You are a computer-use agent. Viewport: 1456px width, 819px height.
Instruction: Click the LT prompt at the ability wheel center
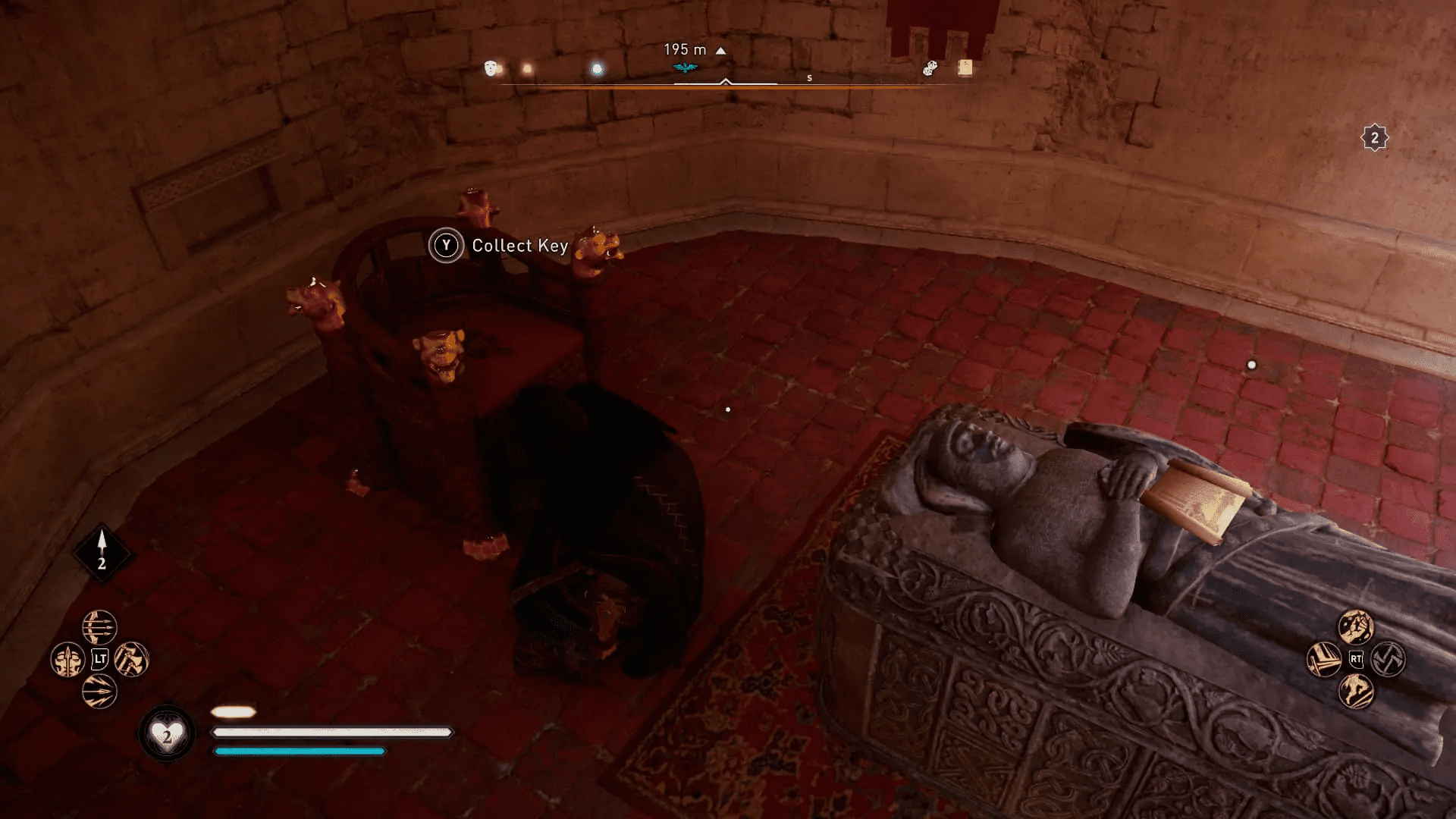coord(101,658)
